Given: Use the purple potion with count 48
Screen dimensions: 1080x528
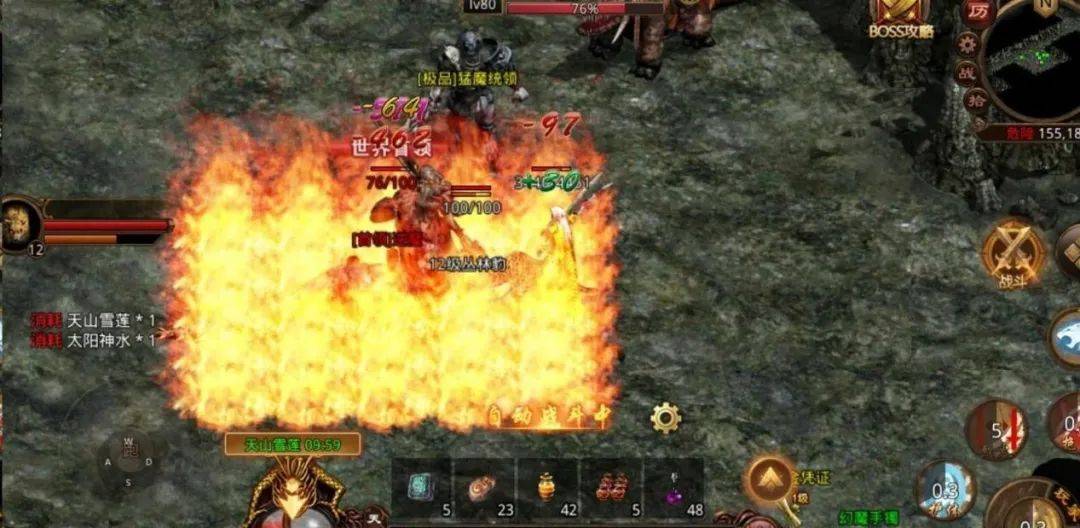Looking at the screenshot, I should tap(673, 489).
